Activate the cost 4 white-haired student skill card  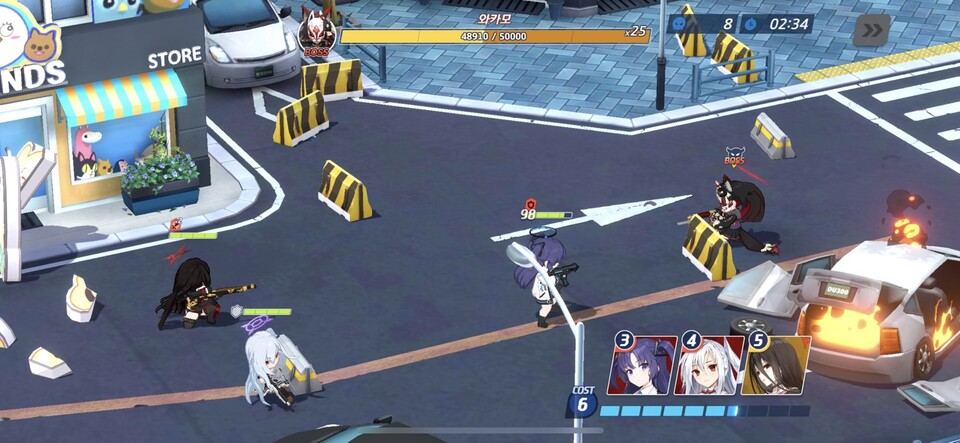click(710, 365)
